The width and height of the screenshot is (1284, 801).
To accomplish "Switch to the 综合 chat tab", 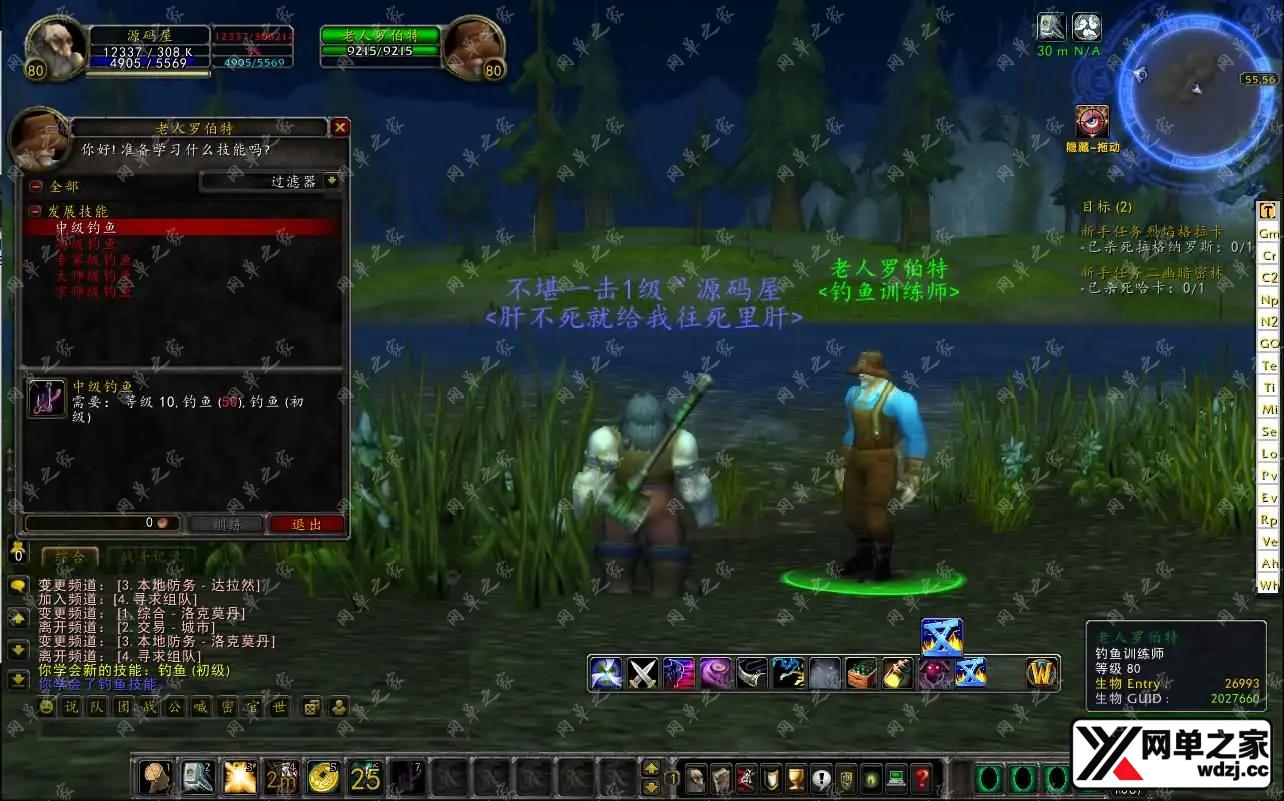I will 70,556.
